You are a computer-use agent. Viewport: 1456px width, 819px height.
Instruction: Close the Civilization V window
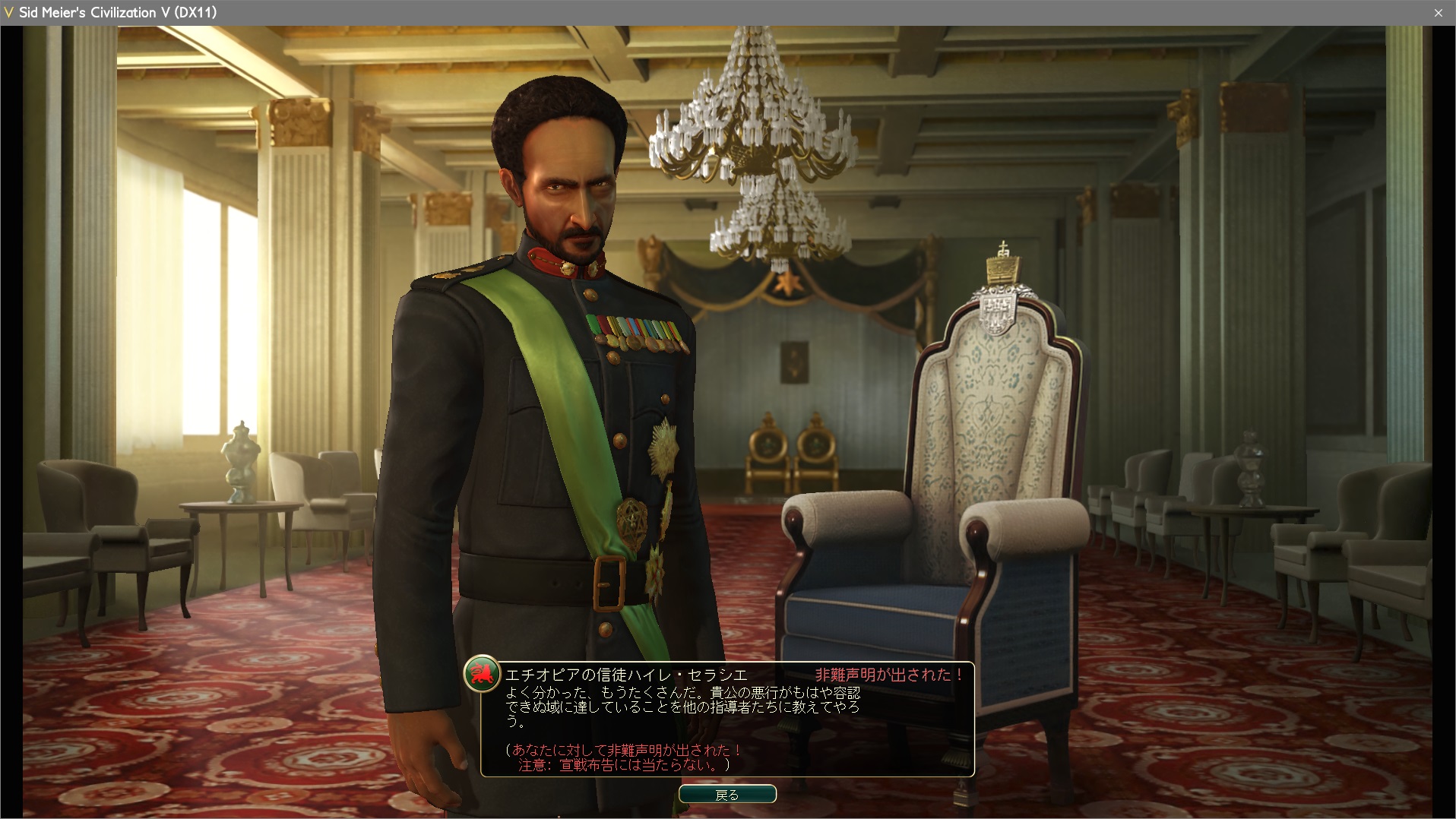pos(1438,13)
